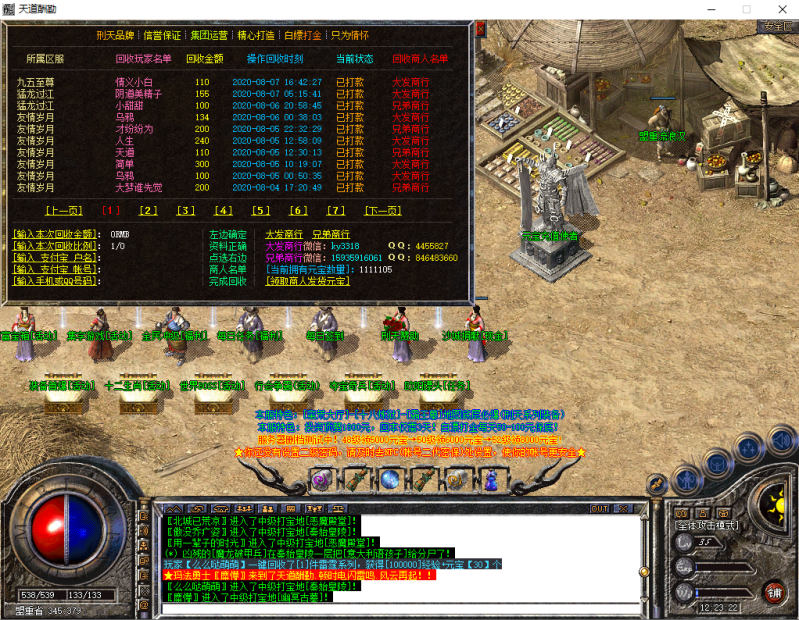Open page 2 of the recycle list

click(149, 211)
